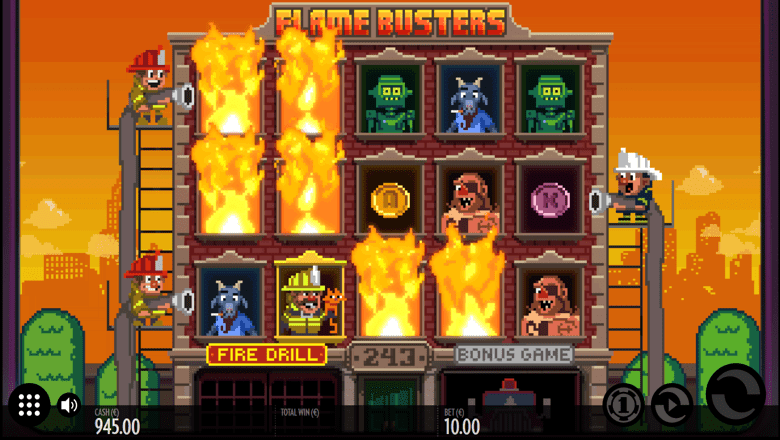Viewport: 780px width, 440px height.
Task: Spin the reels with the large spin button
Action: [735, 401]
